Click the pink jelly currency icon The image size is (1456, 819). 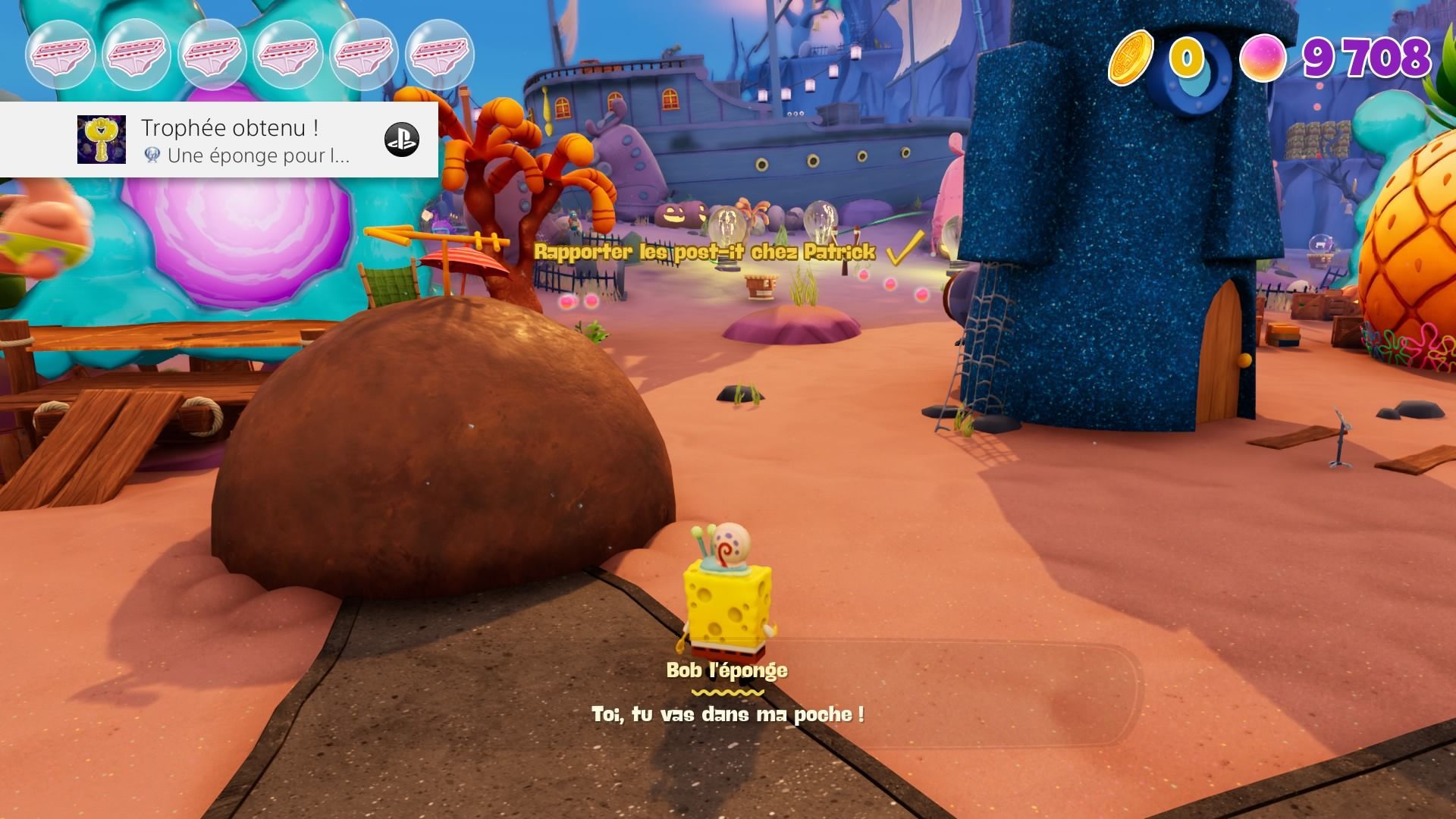point(1263,58)
